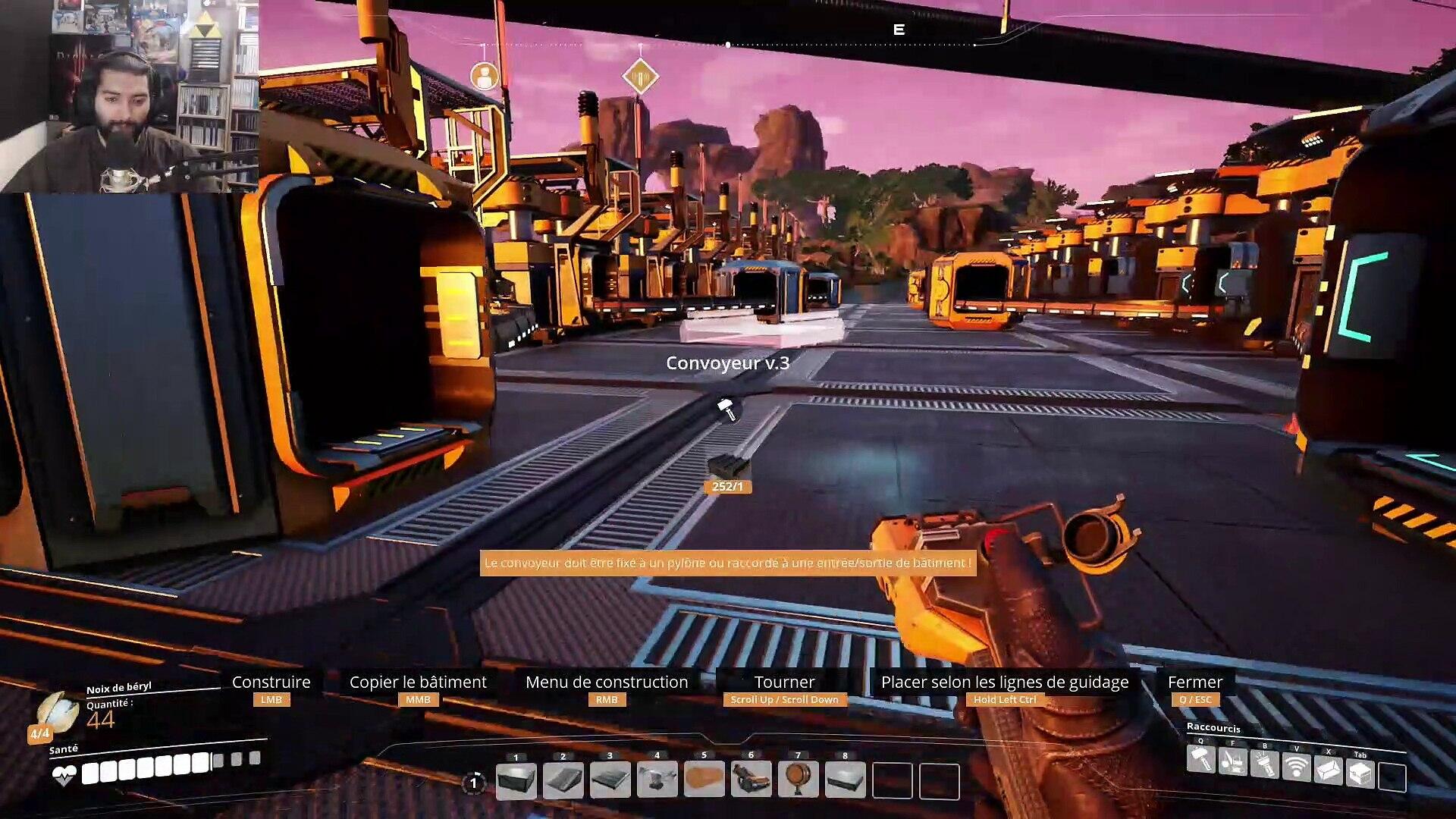This screenshot has width=1456, height=819.
Task: Choose the conveyor machine in slot 6
Action: click(x=752, y=780)
